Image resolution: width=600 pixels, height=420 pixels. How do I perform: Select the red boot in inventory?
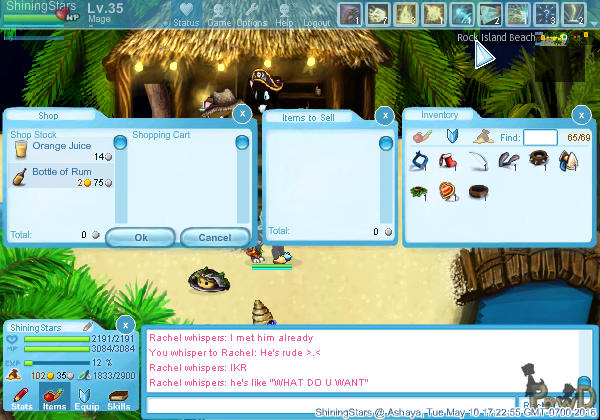448,160
